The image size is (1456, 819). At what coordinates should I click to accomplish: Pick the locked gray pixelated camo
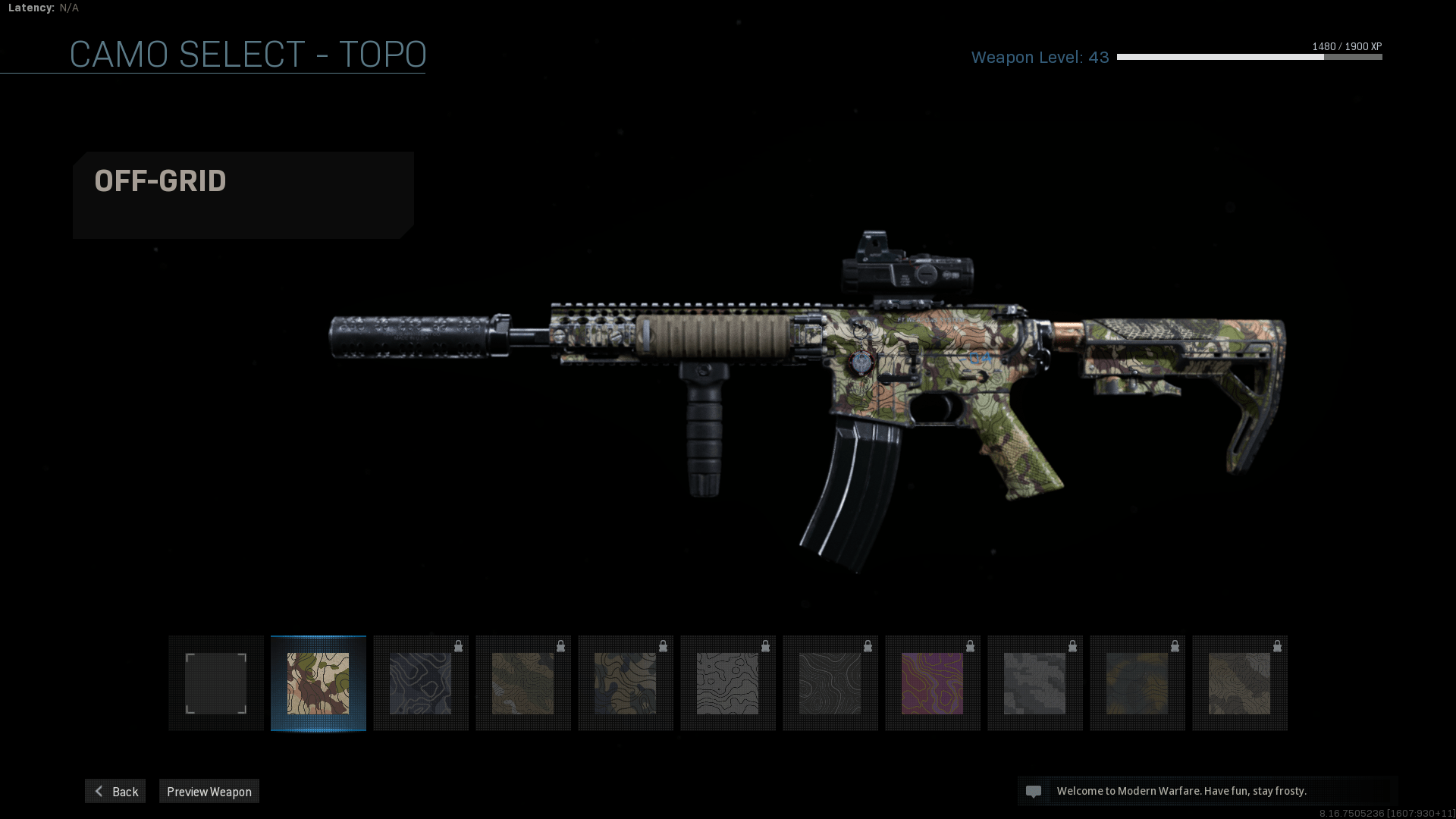[1034, 683]
